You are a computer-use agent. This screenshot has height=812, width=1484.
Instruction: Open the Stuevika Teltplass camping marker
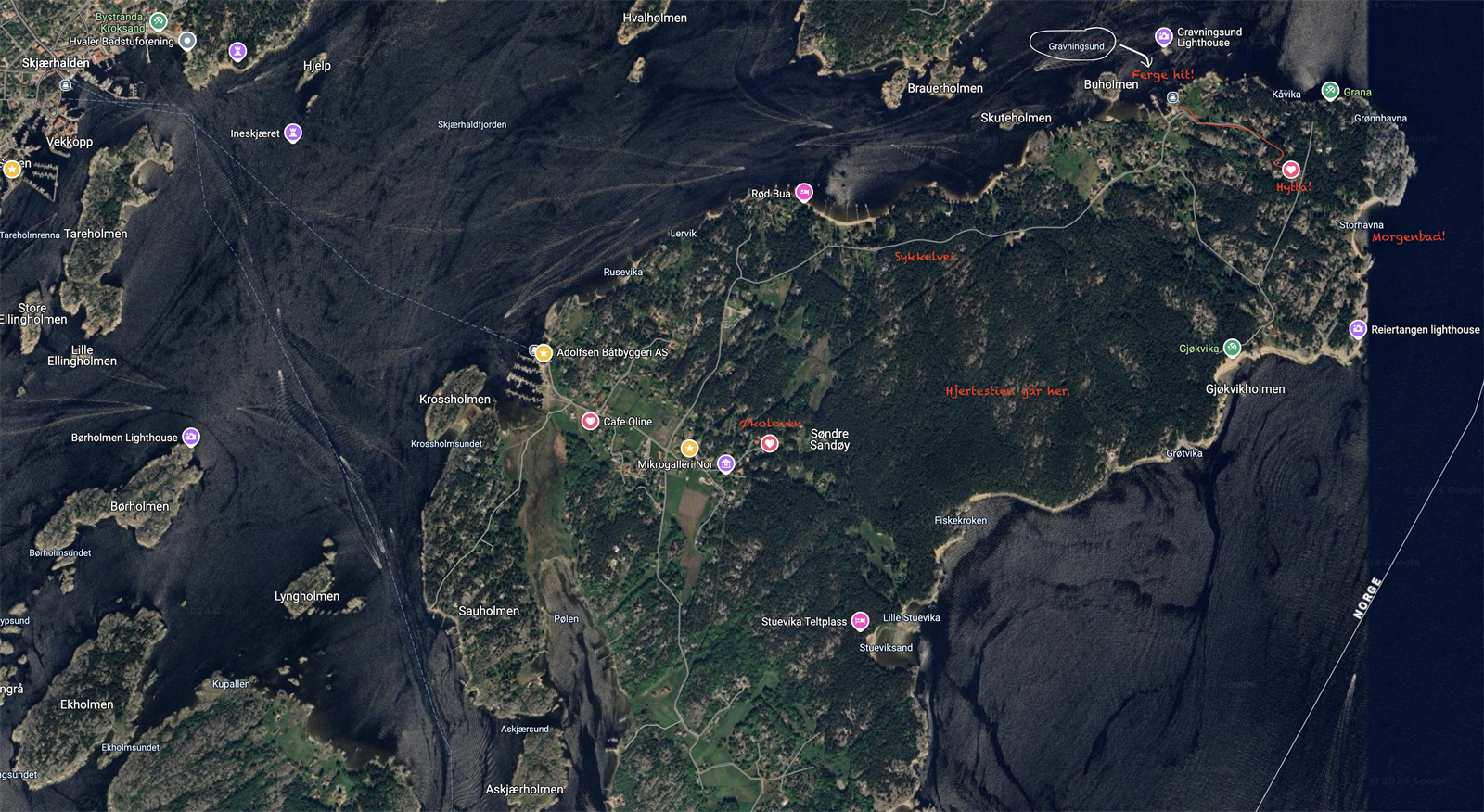pos(860,621)
